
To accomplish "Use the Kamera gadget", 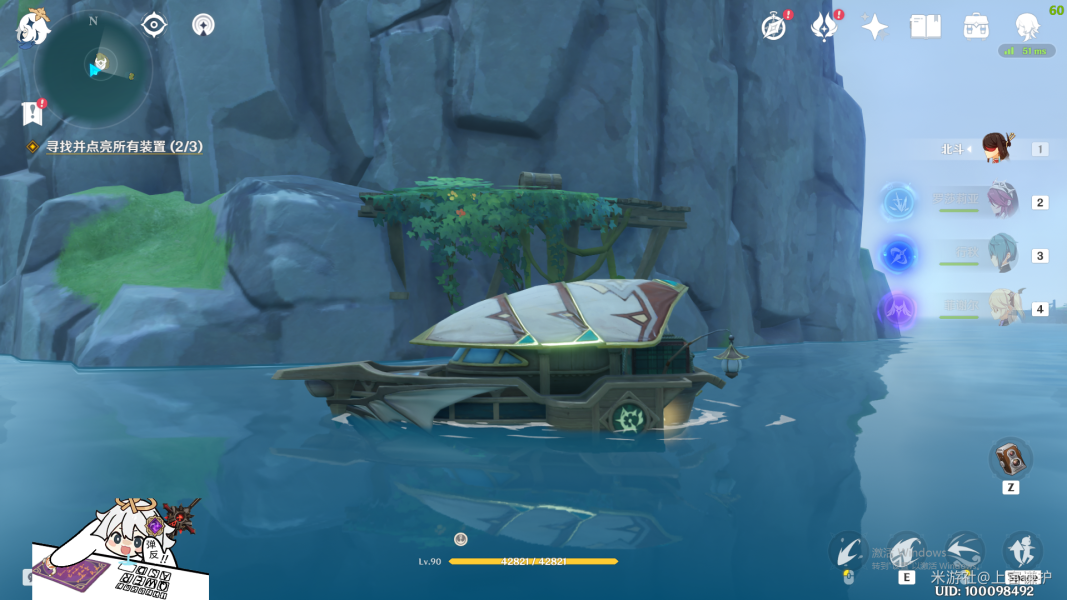I will click(1010, 459).
